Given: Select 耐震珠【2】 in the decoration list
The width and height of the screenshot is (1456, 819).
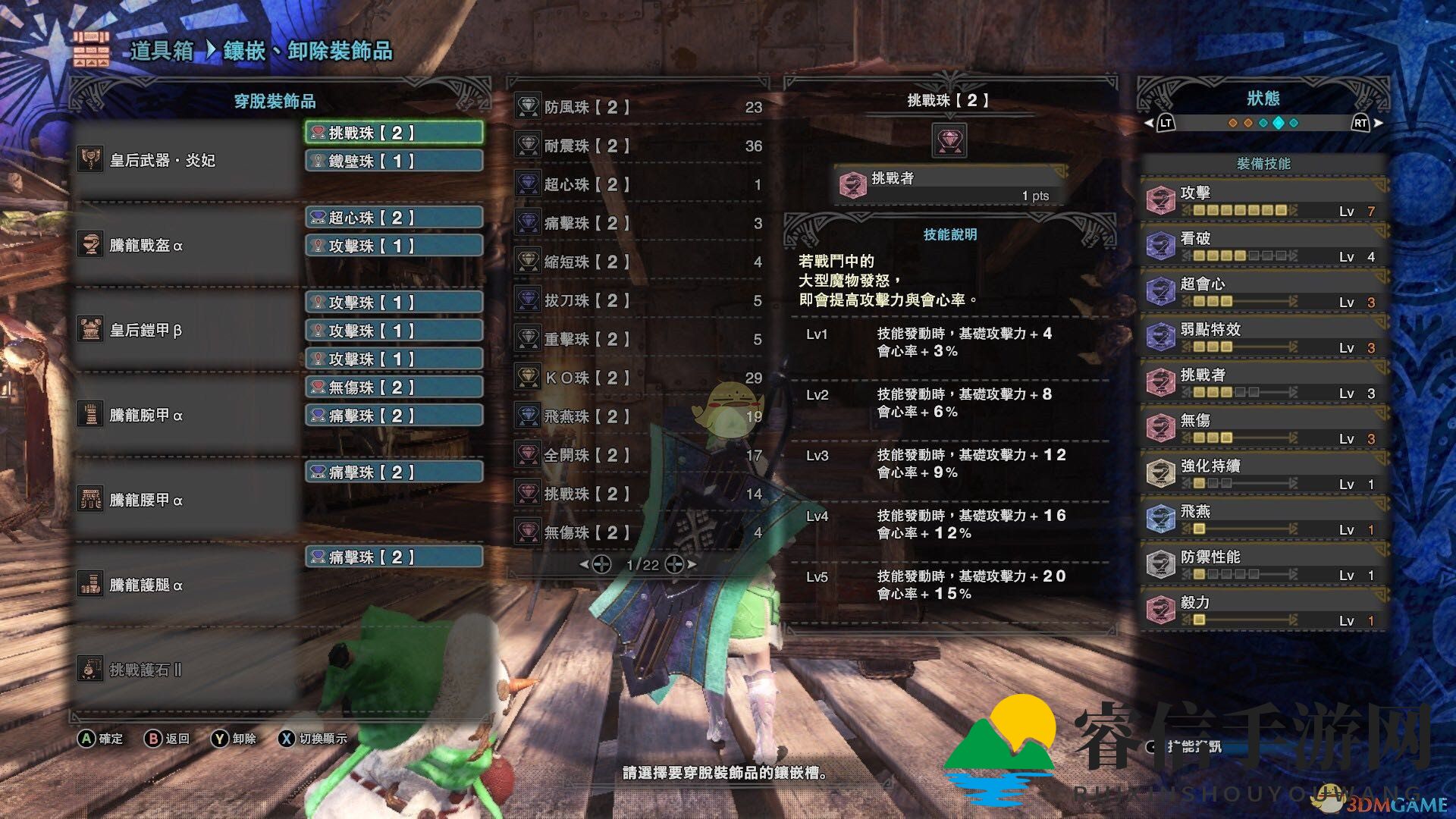Looking at the screenshot, I should coord(637,146).
